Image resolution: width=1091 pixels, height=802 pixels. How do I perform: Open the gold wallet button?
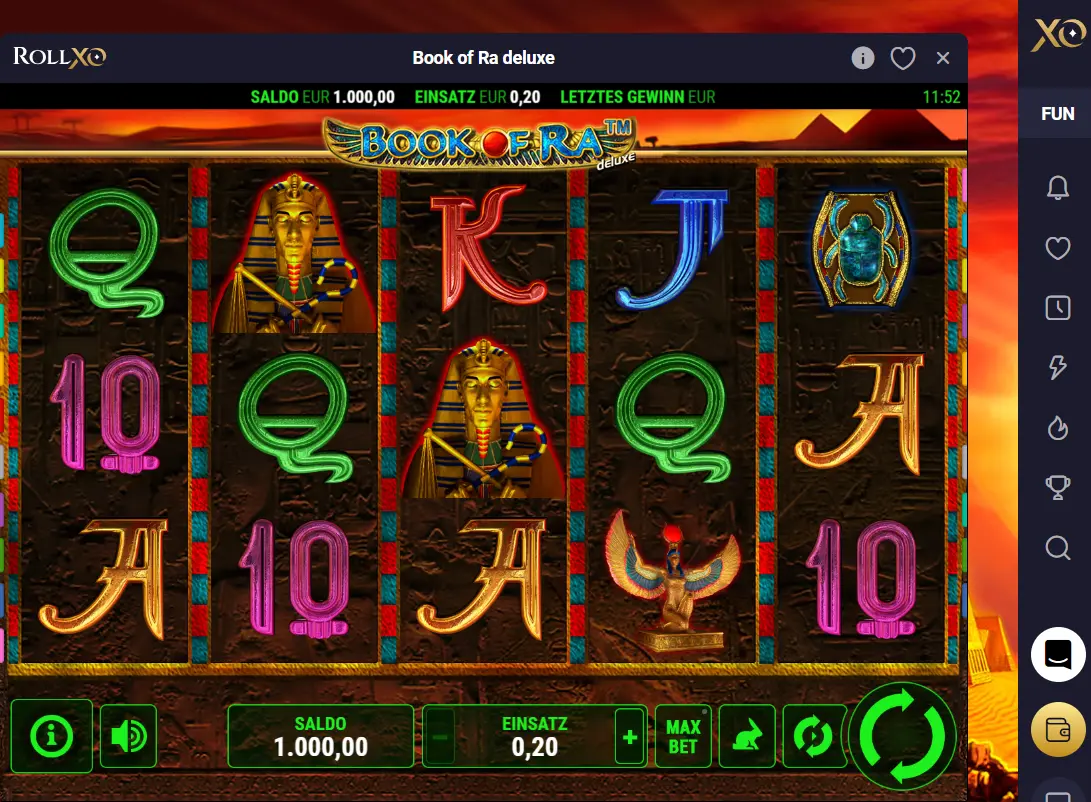[x=1058, y=729]
